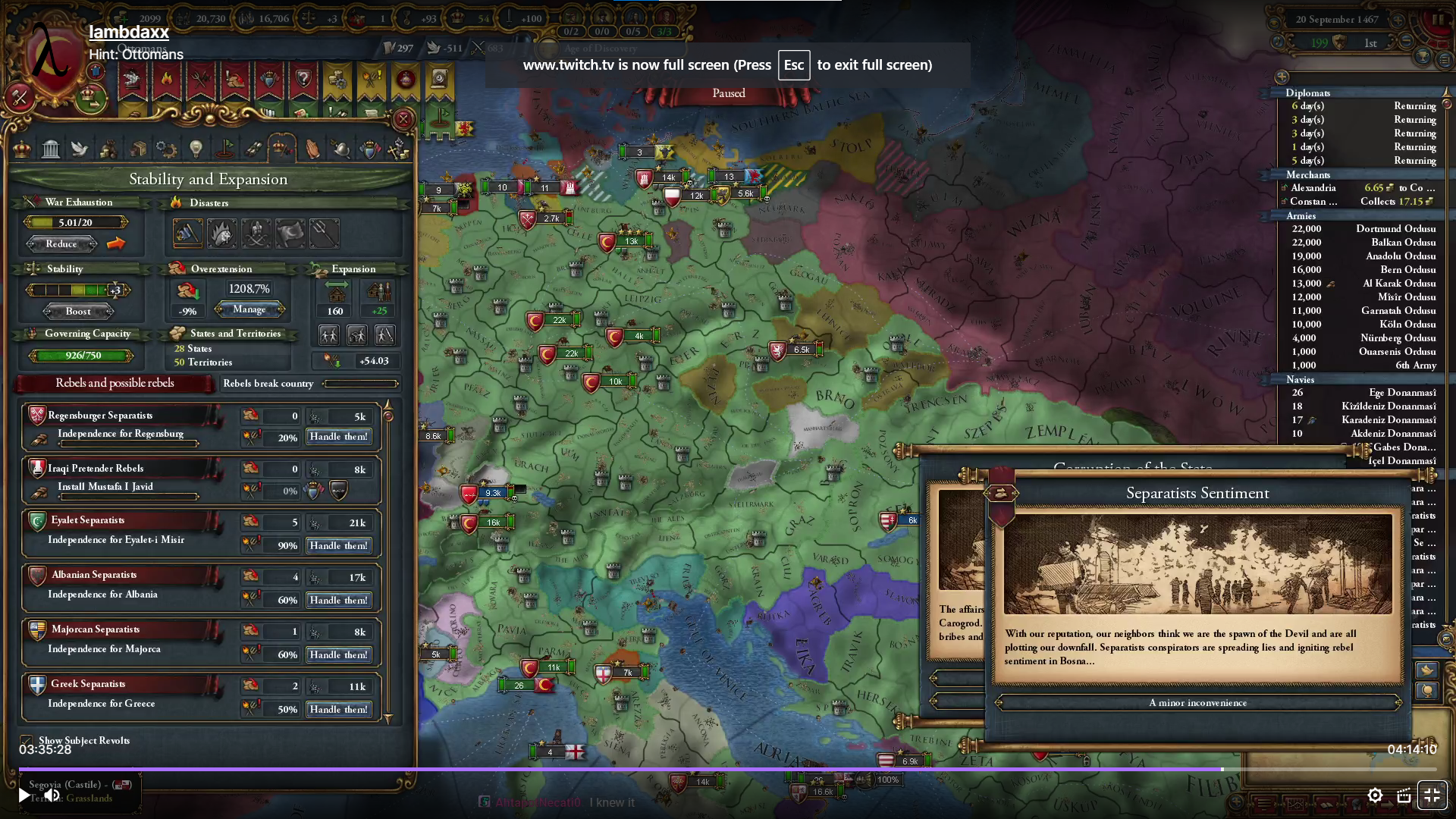Open the Alexandria merchant entry
This screenshot has height=819, width=1456.
[1313, 188]
